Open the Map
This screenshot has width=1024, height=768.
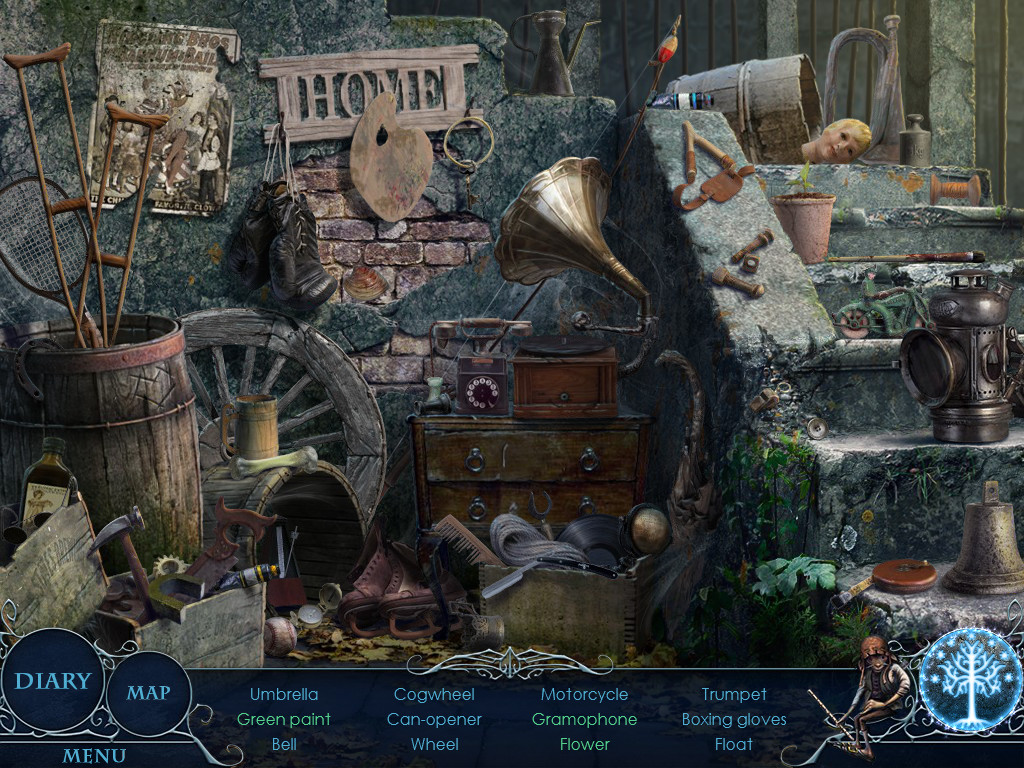(148, 692)
